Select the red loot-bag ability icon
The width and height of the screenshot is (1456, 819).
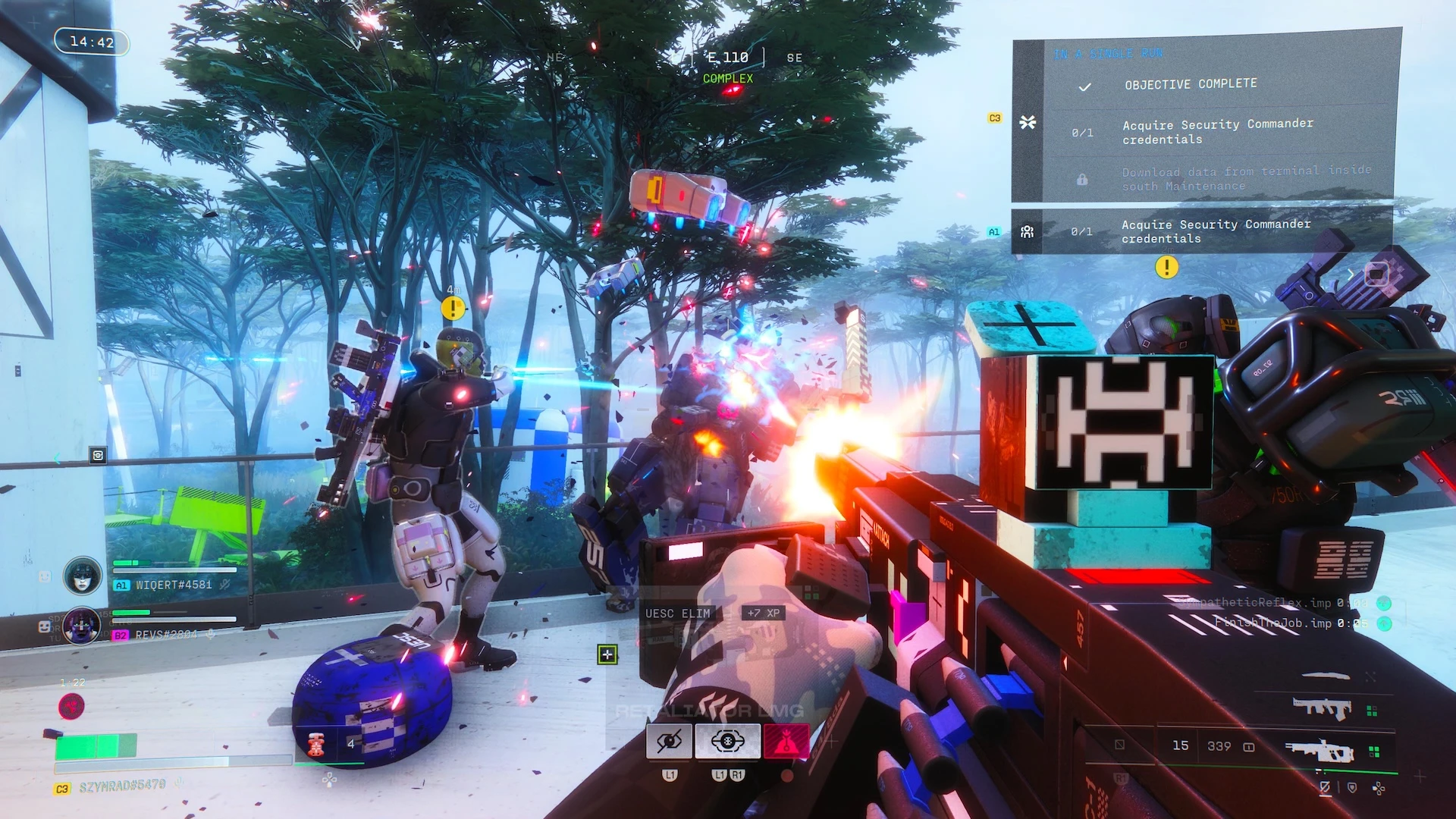click(x=786, y=741)
